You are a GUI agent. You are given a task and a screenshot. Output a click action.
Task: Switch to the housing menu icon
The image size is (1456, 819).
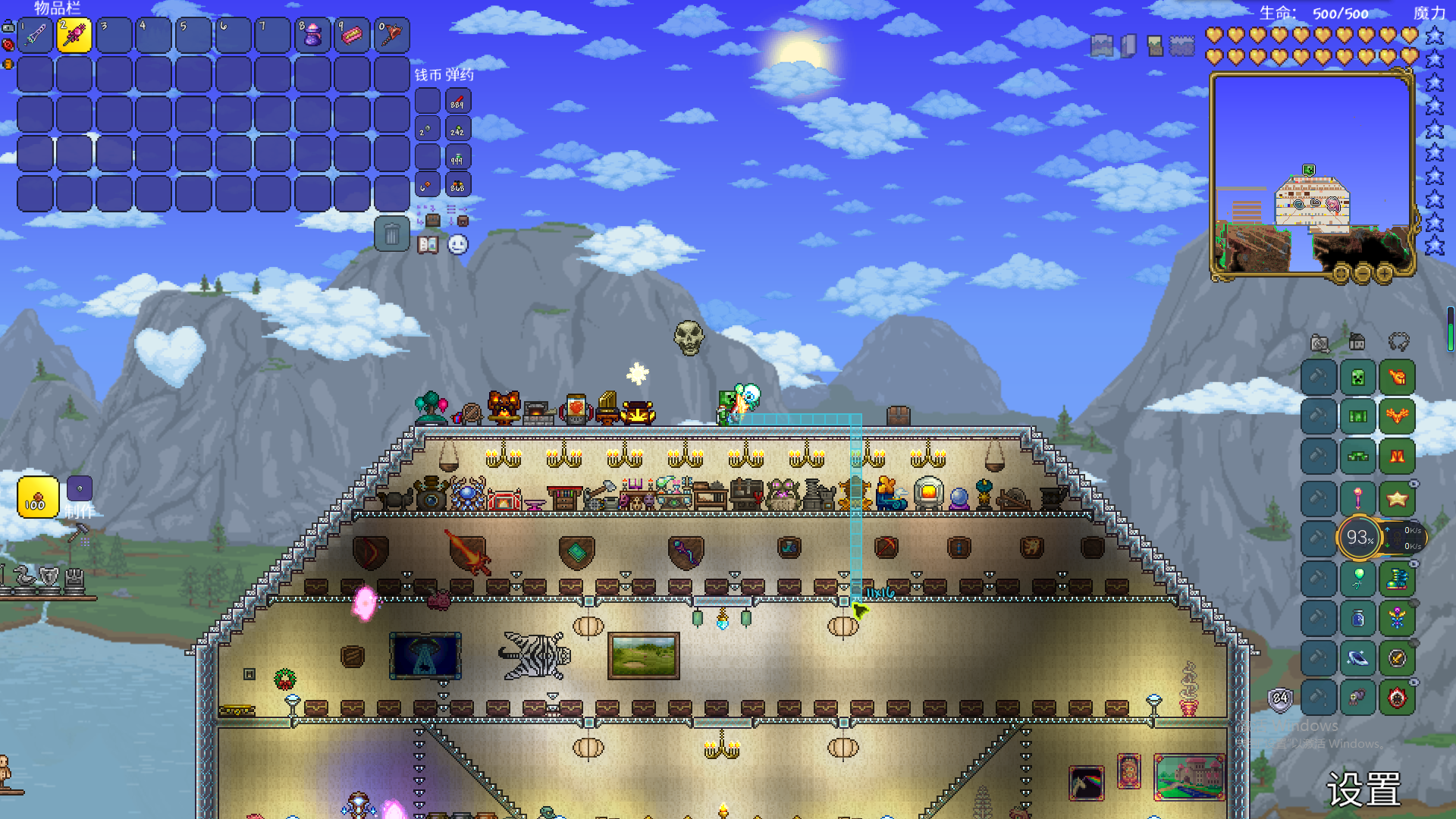click(x=1357, y=343)
